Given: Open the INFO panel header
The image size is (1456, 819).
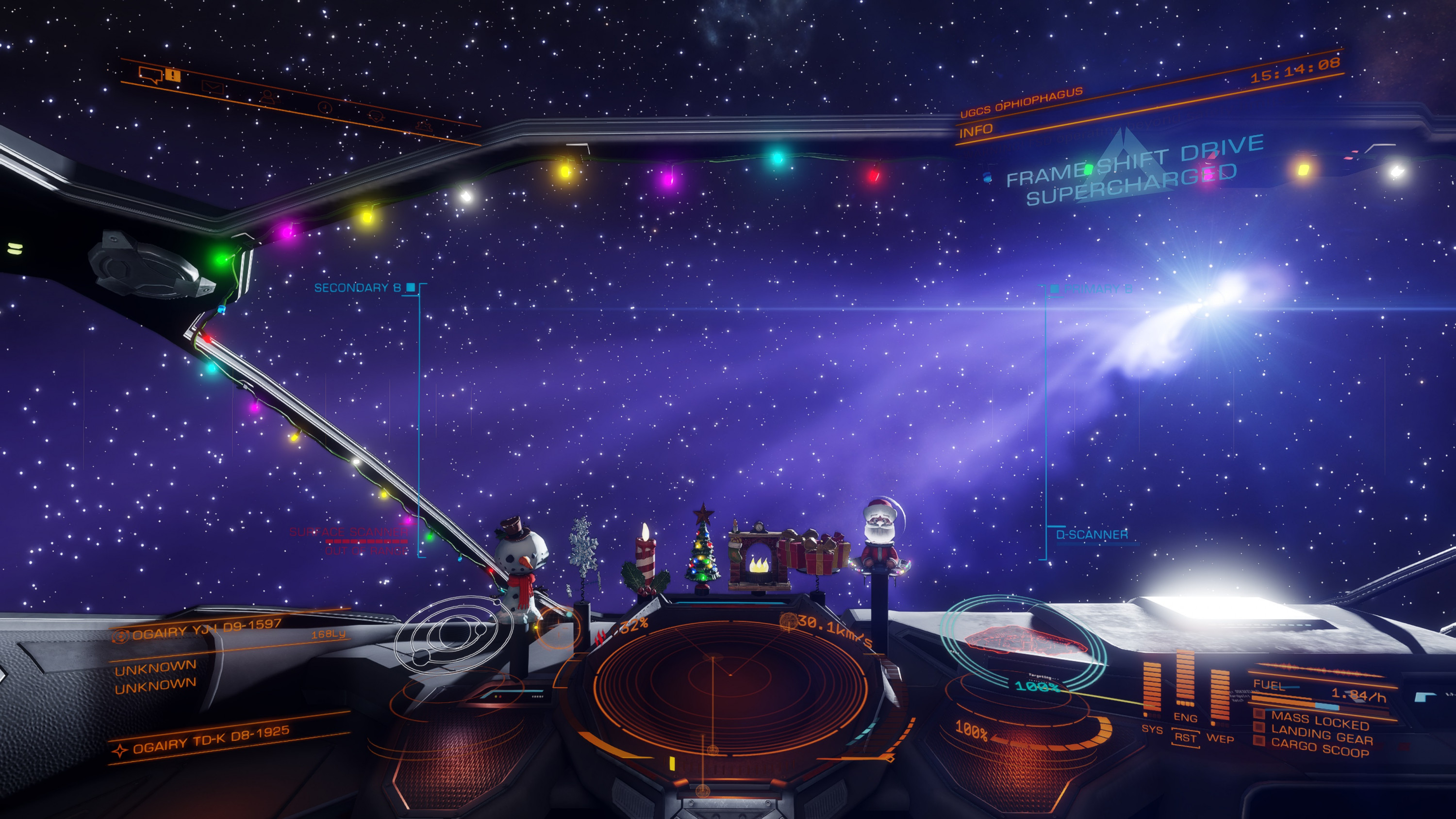Looking at the screenshot, I should 976,131.
